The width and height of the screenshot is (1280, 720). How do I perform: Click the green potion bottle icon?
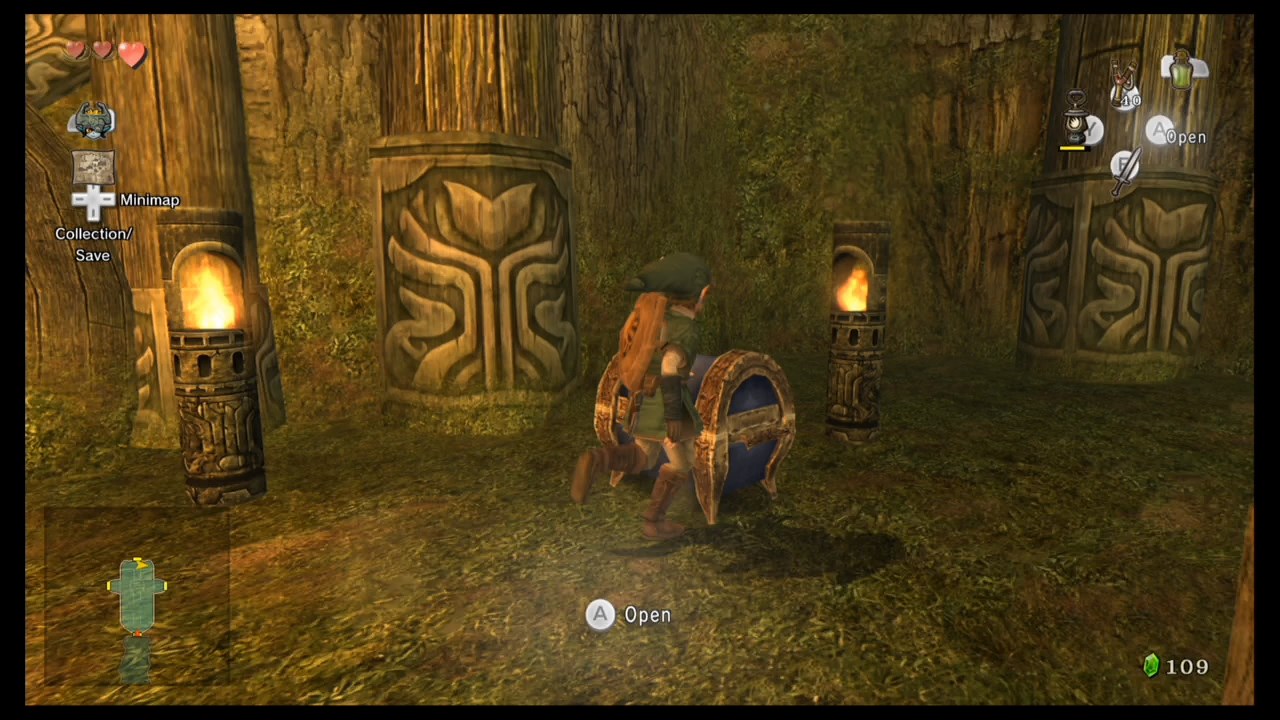(x=1181, y=70)
